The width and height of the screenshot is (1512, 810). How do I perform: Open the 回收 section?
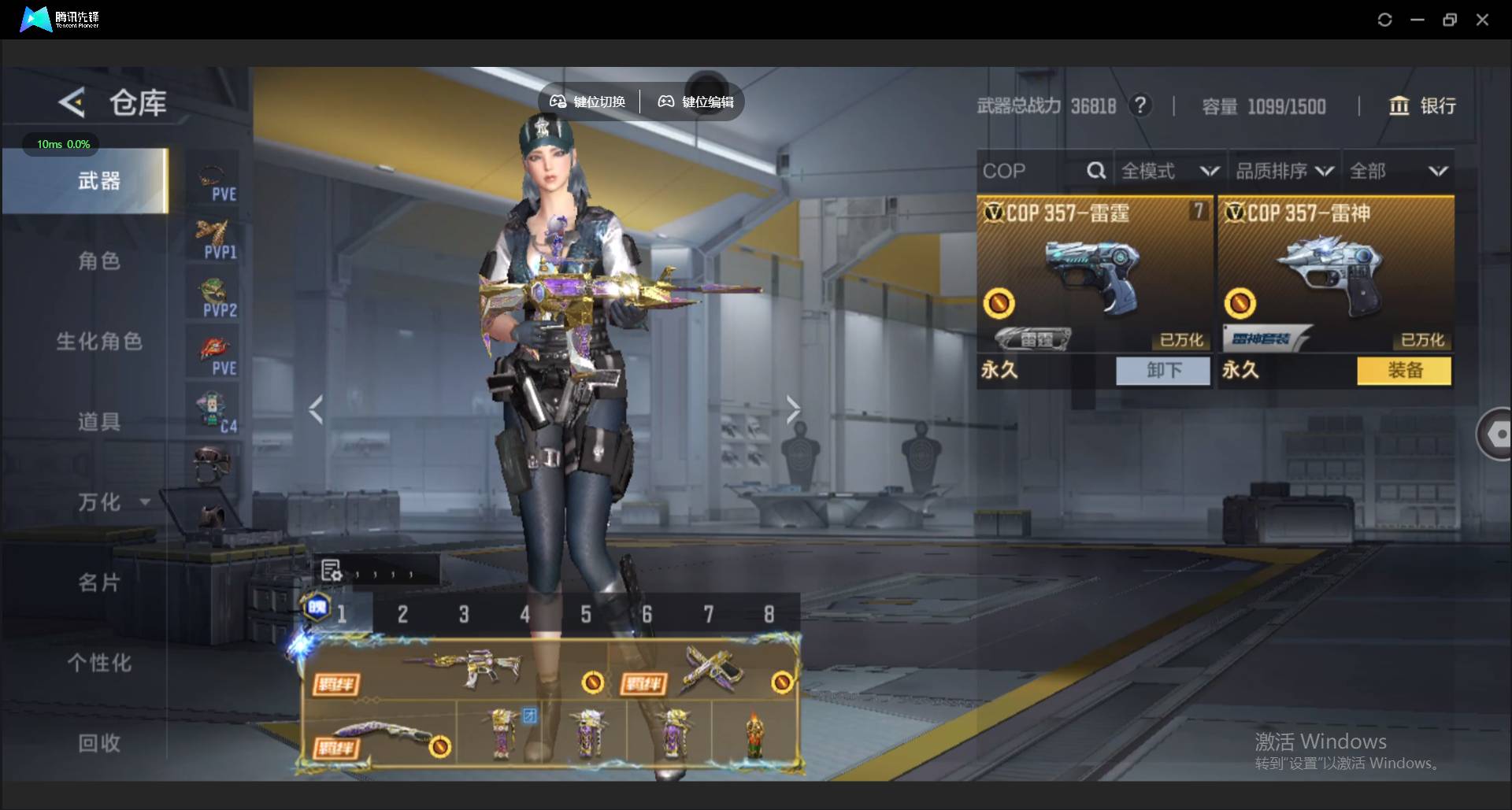point(99,743)
